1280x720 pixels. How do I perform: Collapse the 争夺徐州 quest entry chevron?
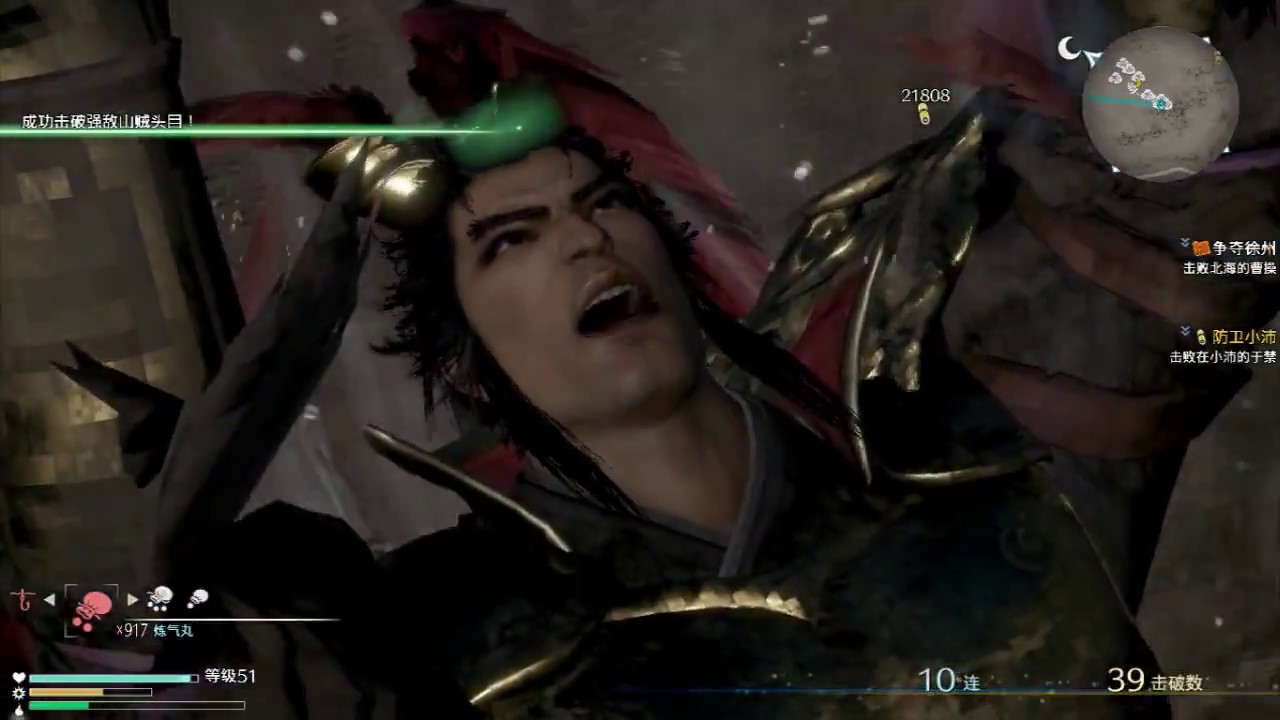[1183, 242]
